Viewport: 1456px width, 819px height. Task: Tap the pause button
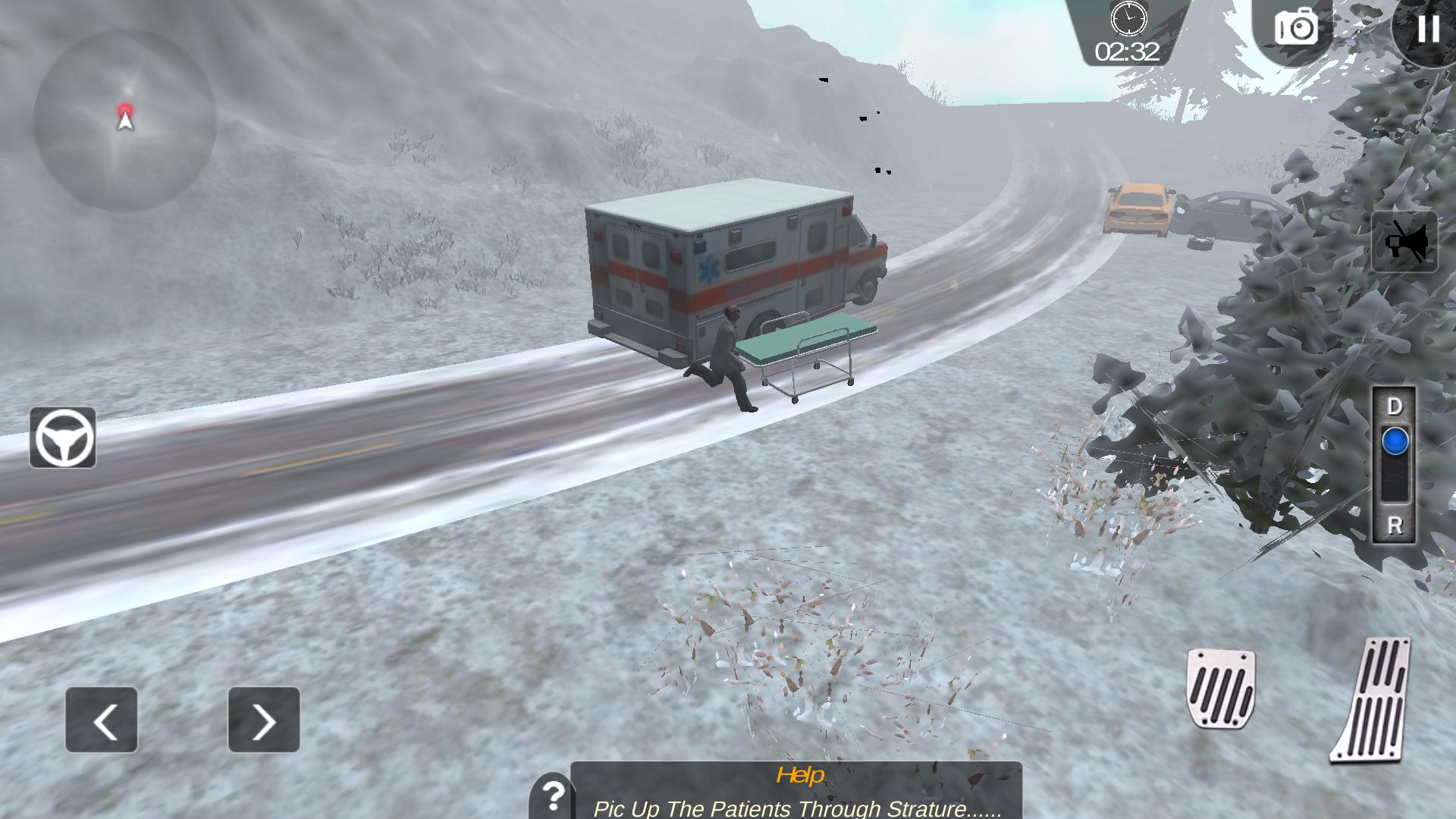point(1428,30)
